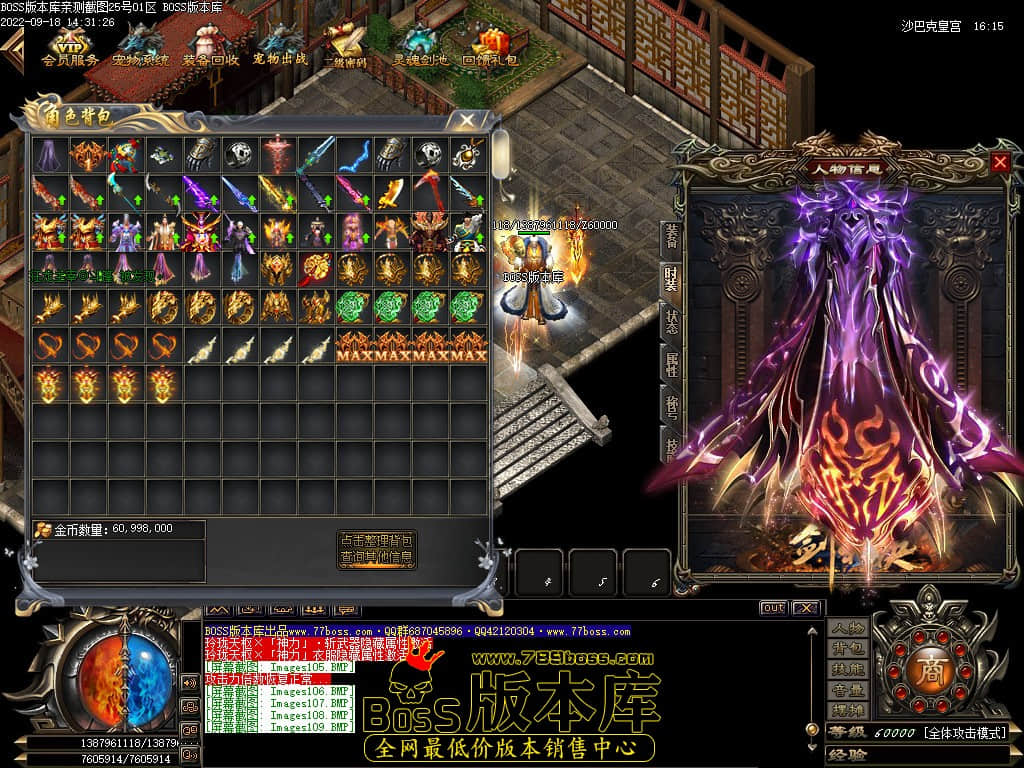This screenshot has width=1024, height=768.
Task: Switch to the 装备 equipment tab
Action: click(x=671, y=237)
